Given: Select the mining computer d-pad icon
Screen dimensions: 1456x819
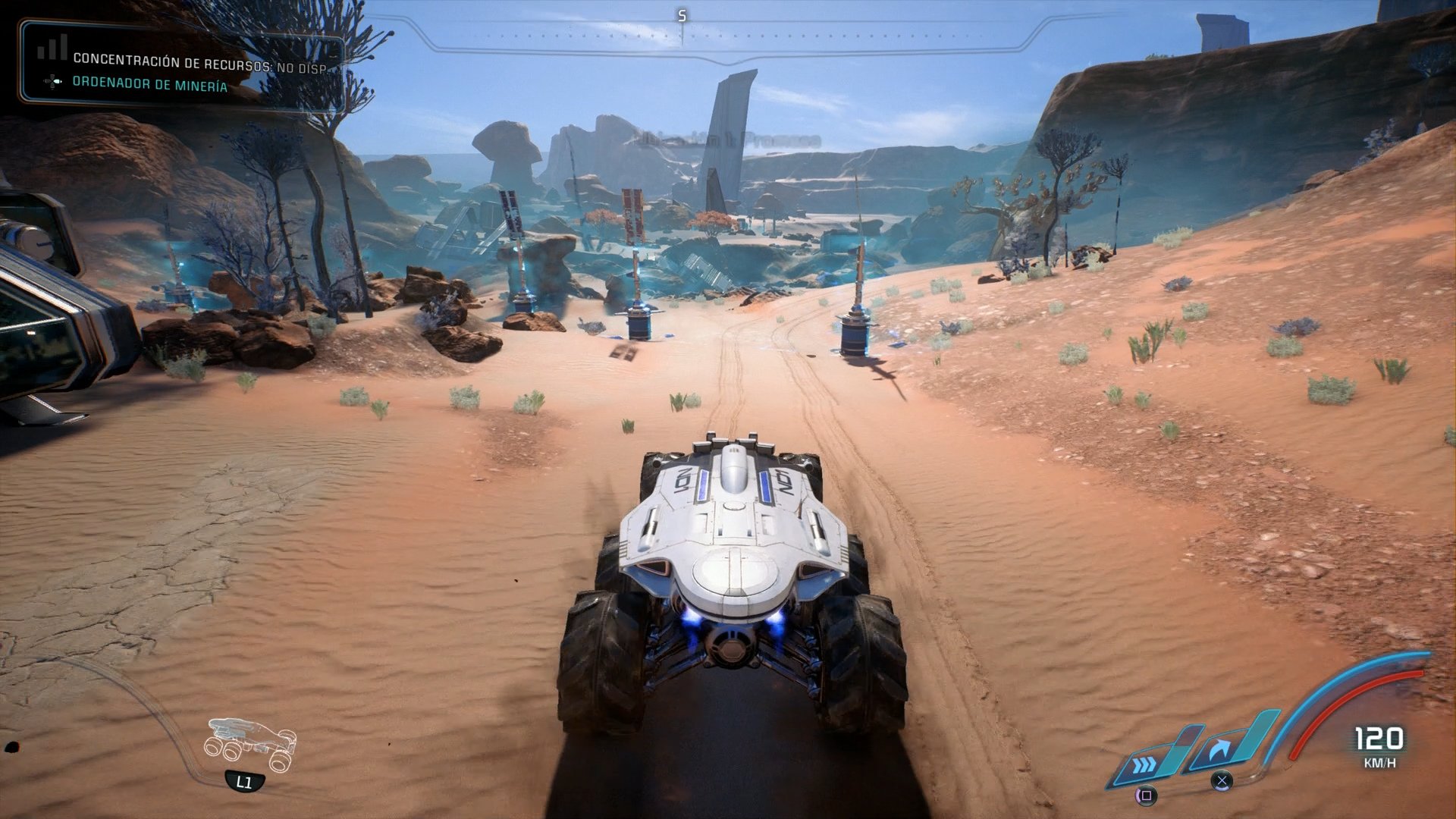Looking at the screenshot, I should pos(52,83).
